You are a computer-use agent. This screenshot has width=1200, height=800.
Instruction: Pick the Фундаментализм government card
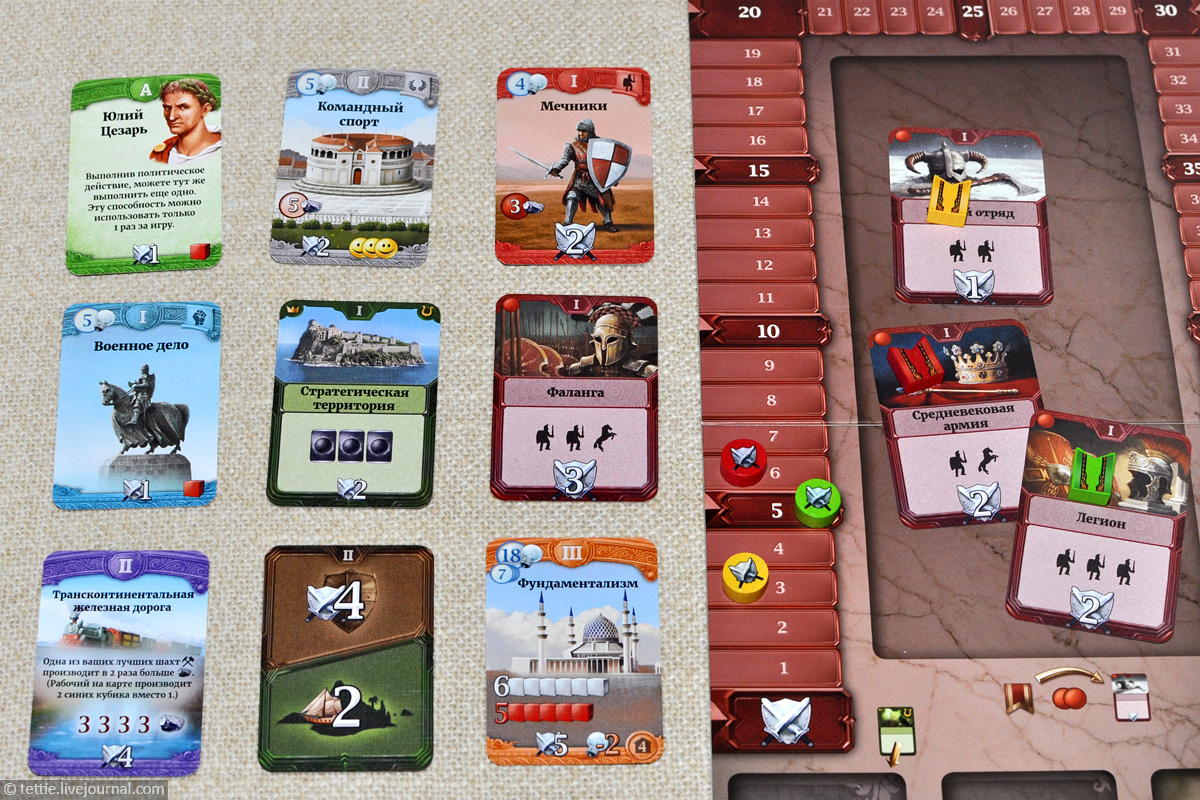(572, 652)
